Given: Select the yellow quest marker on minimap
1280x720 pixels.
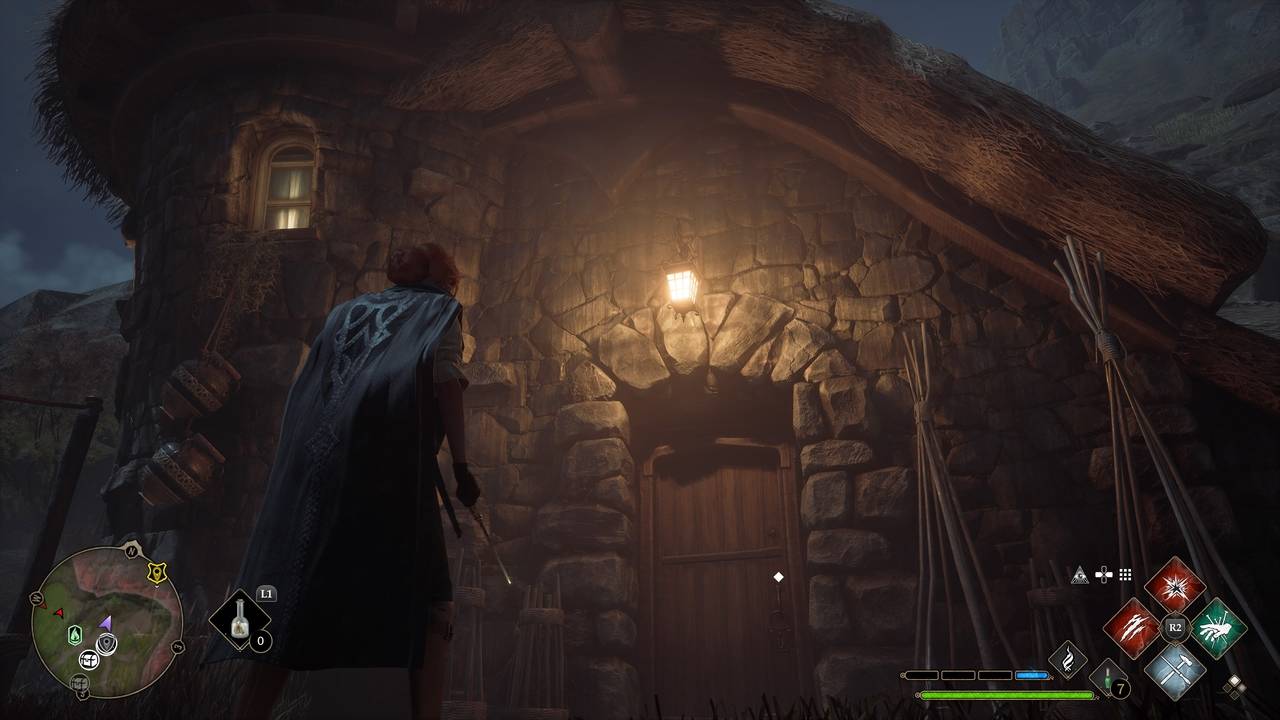Looking at the screenshot, I should pyautogui.click(x=155, y=573).
